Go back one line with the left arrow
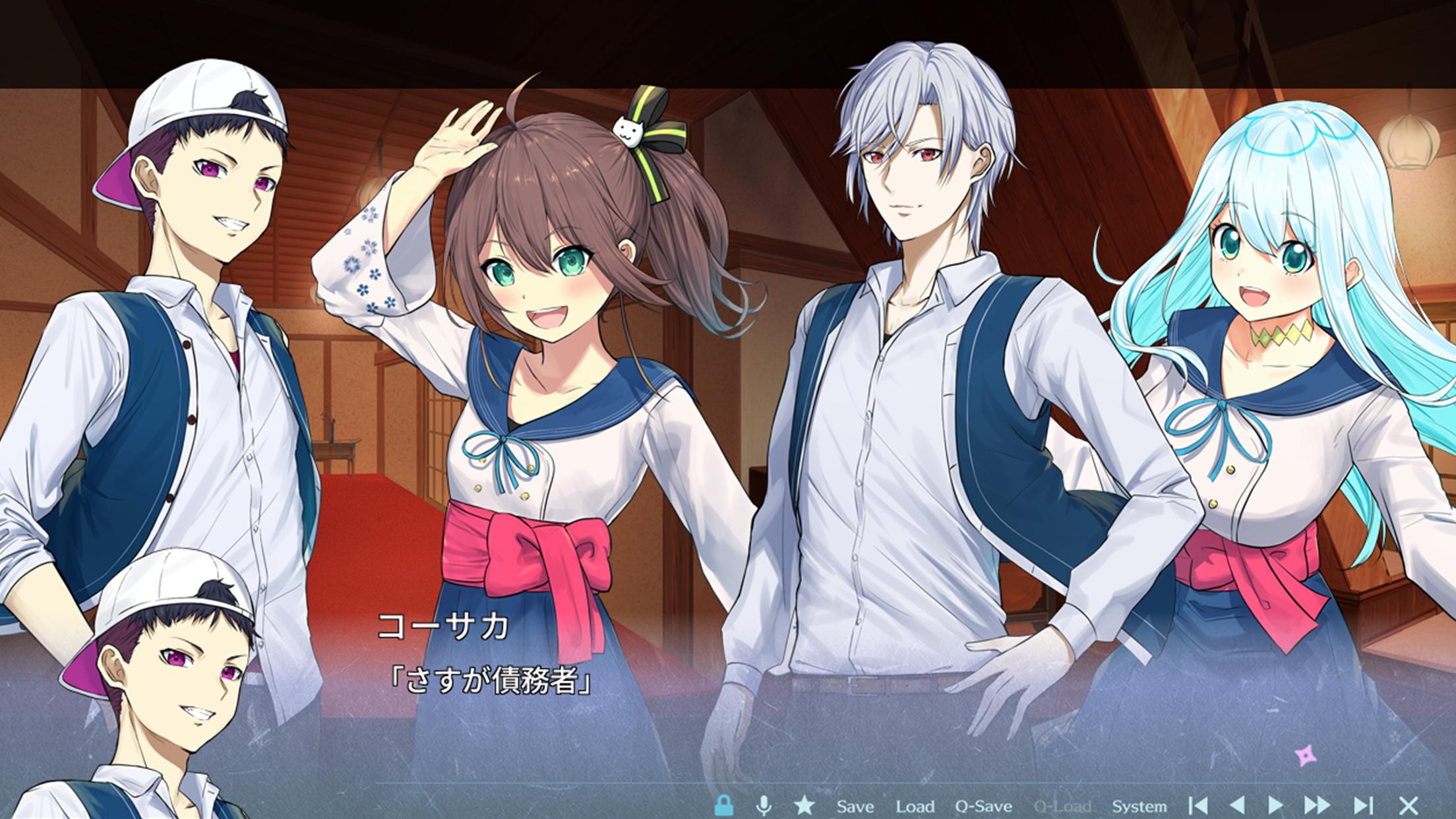Screen dimensions: 1456x819 click(x=1237, y=805)
